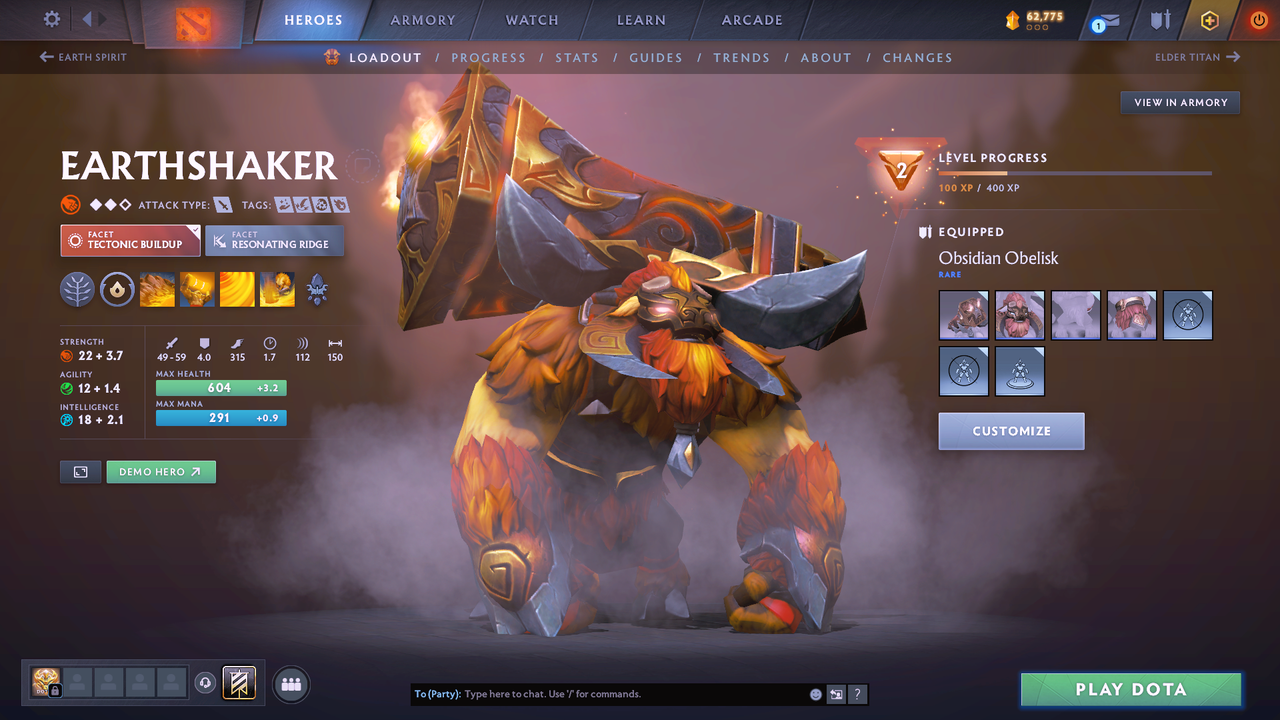Click the Dota Plus hexagon icon
Image resolution: width=1280 pixels, height=720 pixels.
[x=1209, y=19]
